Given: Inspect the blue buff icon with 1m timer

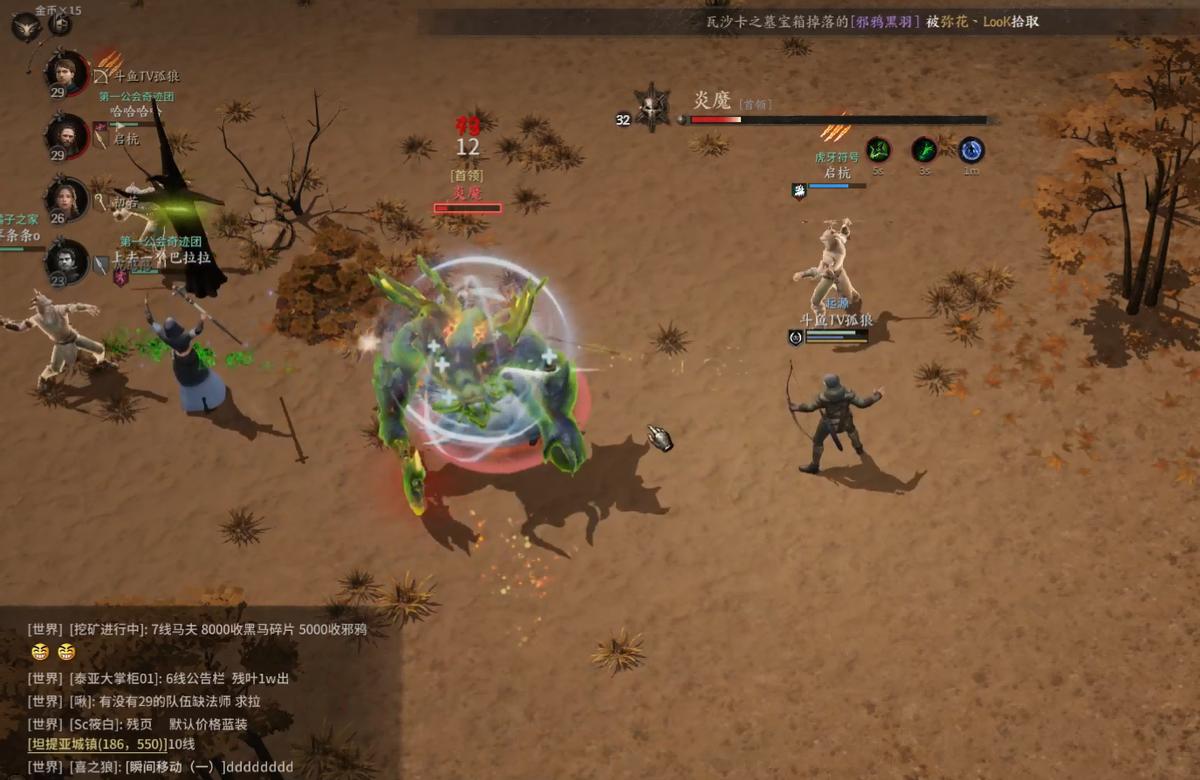Looking at the screenshot, I should tap(971, 150).
